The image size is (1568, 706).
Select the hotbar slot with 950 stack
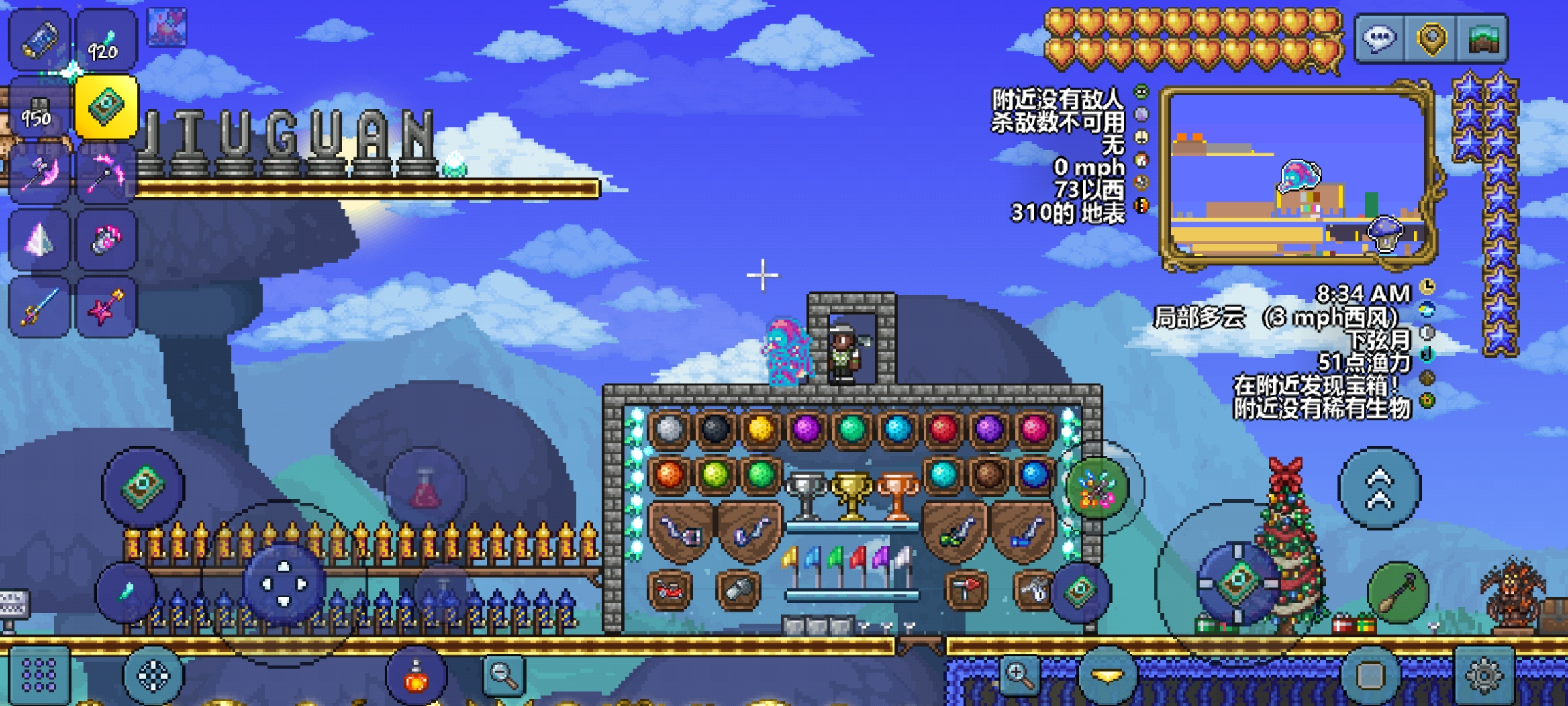(38, 108)
